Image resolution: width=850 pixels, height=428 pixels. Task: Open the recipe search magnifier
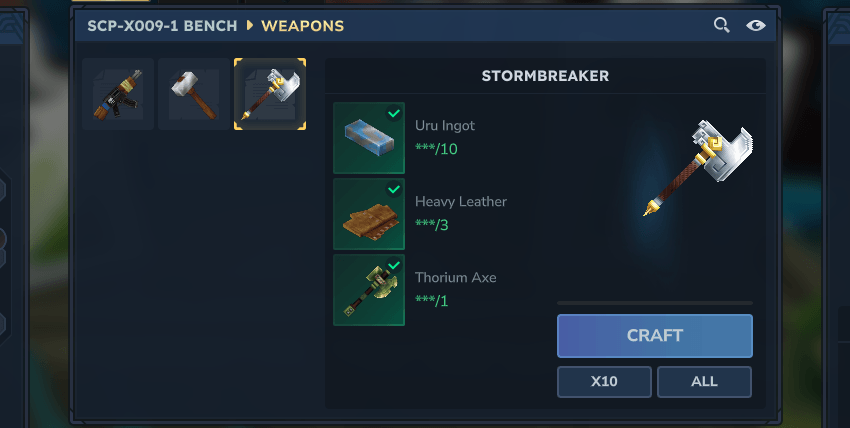[721, 25]
